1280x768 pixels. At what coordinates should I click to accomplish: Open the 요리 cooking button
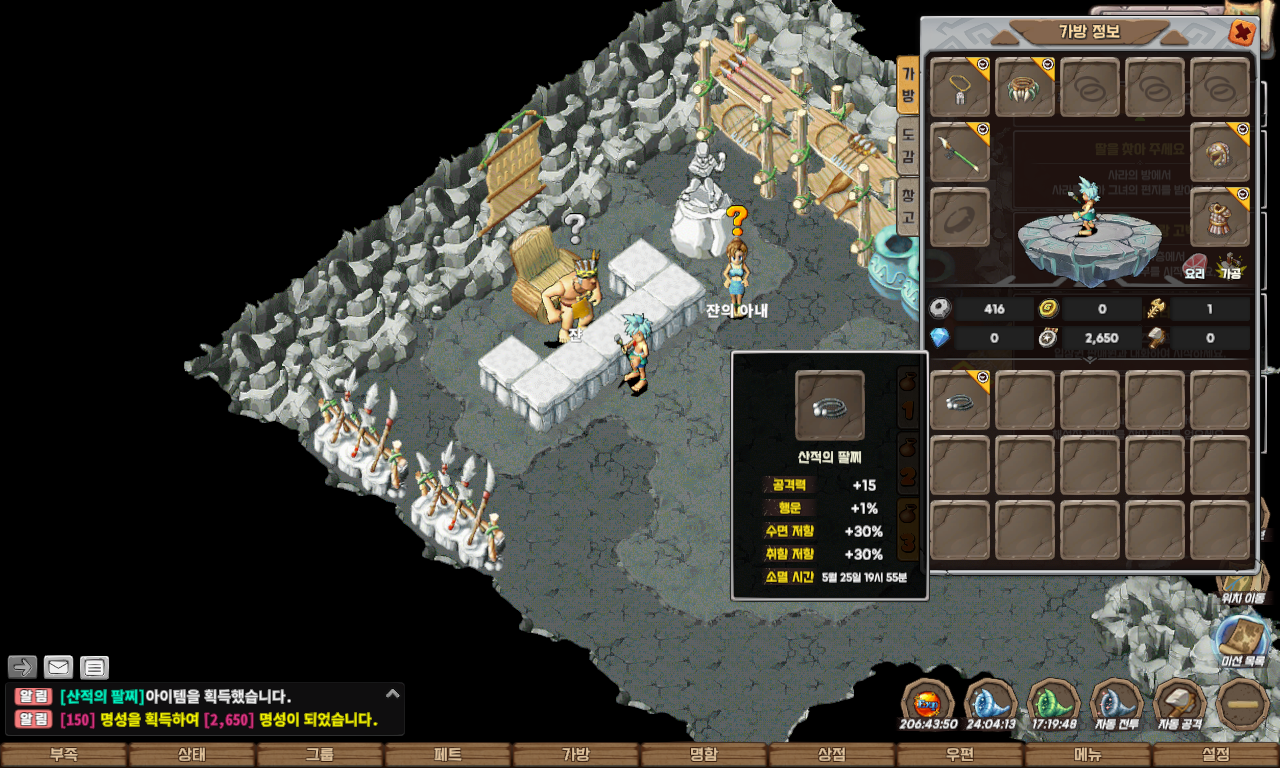(1195, 265)
